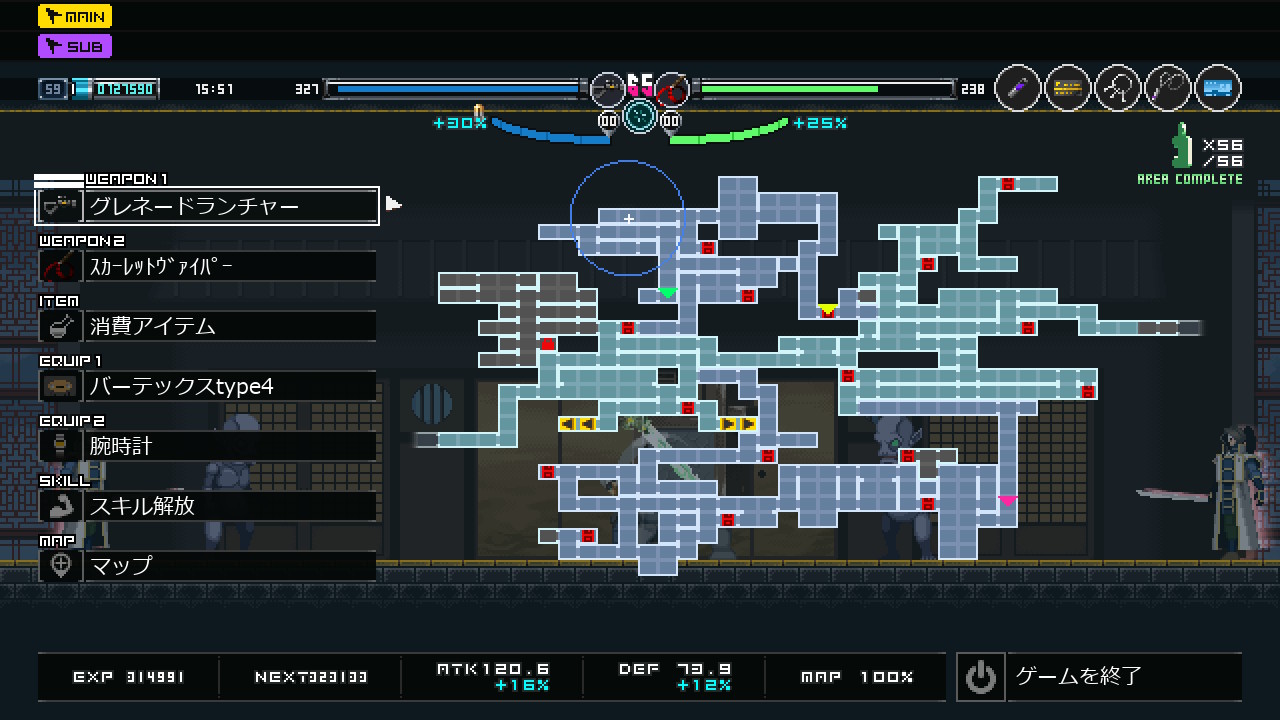Open the 消費アイテム item menu

[x=207, y=326]
